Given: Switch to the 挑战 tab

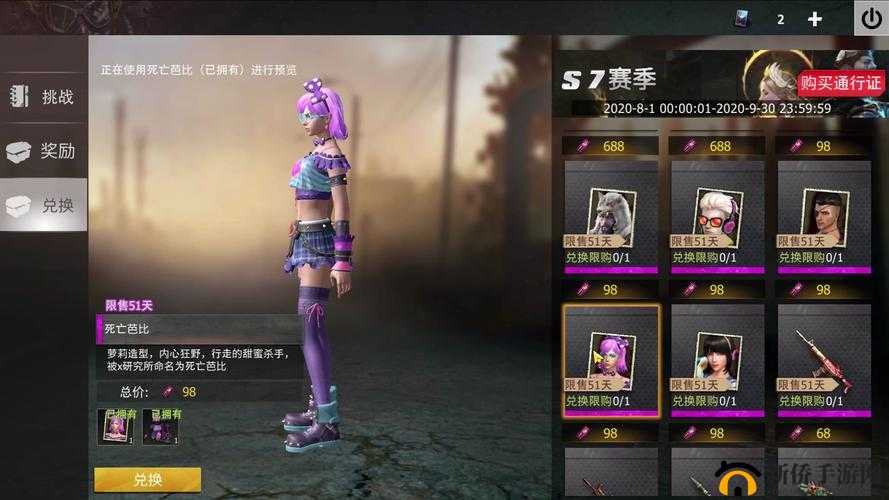Looking at the screenshot, I should point(44,97).
